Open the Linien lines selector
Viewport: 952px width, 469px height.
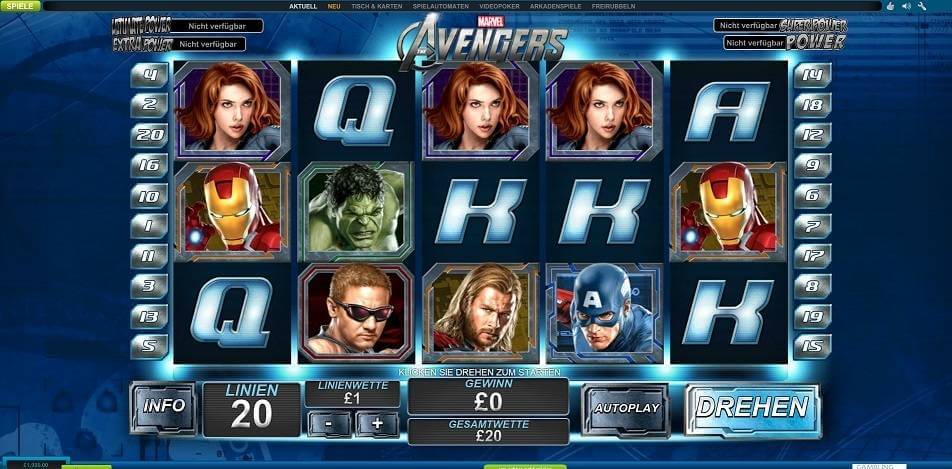pyautogui.click(x=252, y=408)
